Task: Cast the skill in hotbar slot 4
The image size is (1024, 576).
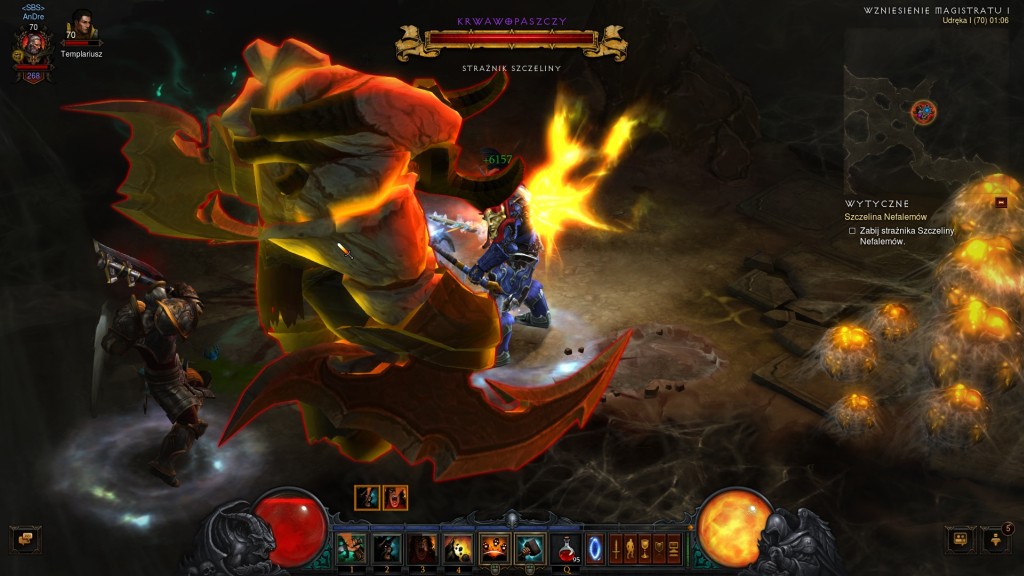Action: (x=459, y=547)
